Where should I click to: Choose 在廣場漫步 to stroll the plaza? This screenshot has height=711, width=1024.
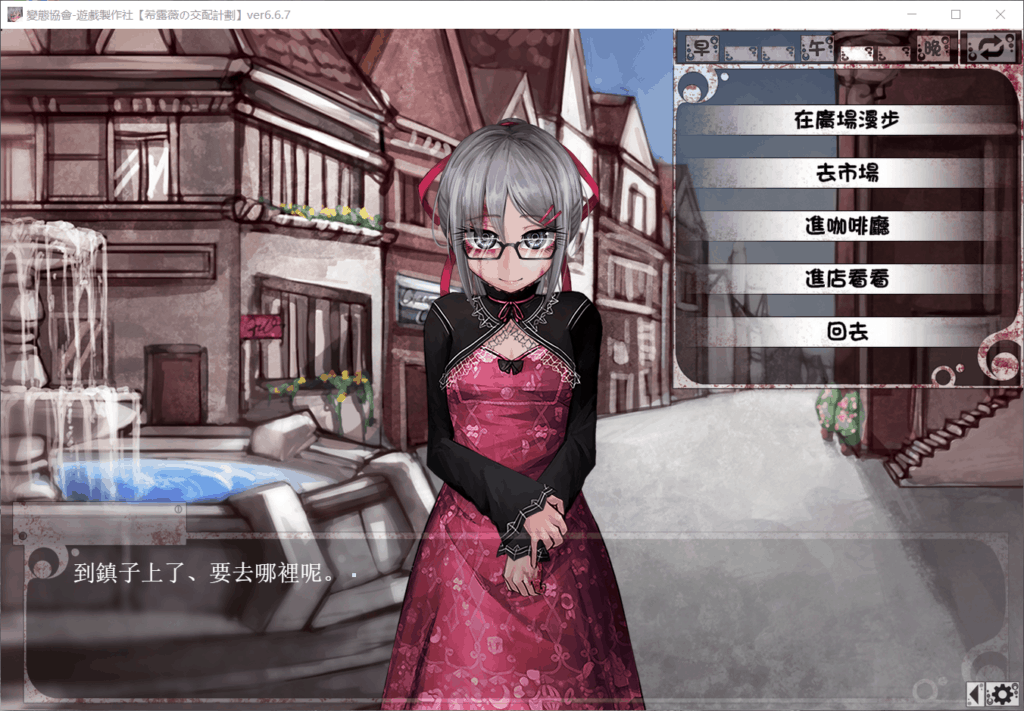coord(846,120)
